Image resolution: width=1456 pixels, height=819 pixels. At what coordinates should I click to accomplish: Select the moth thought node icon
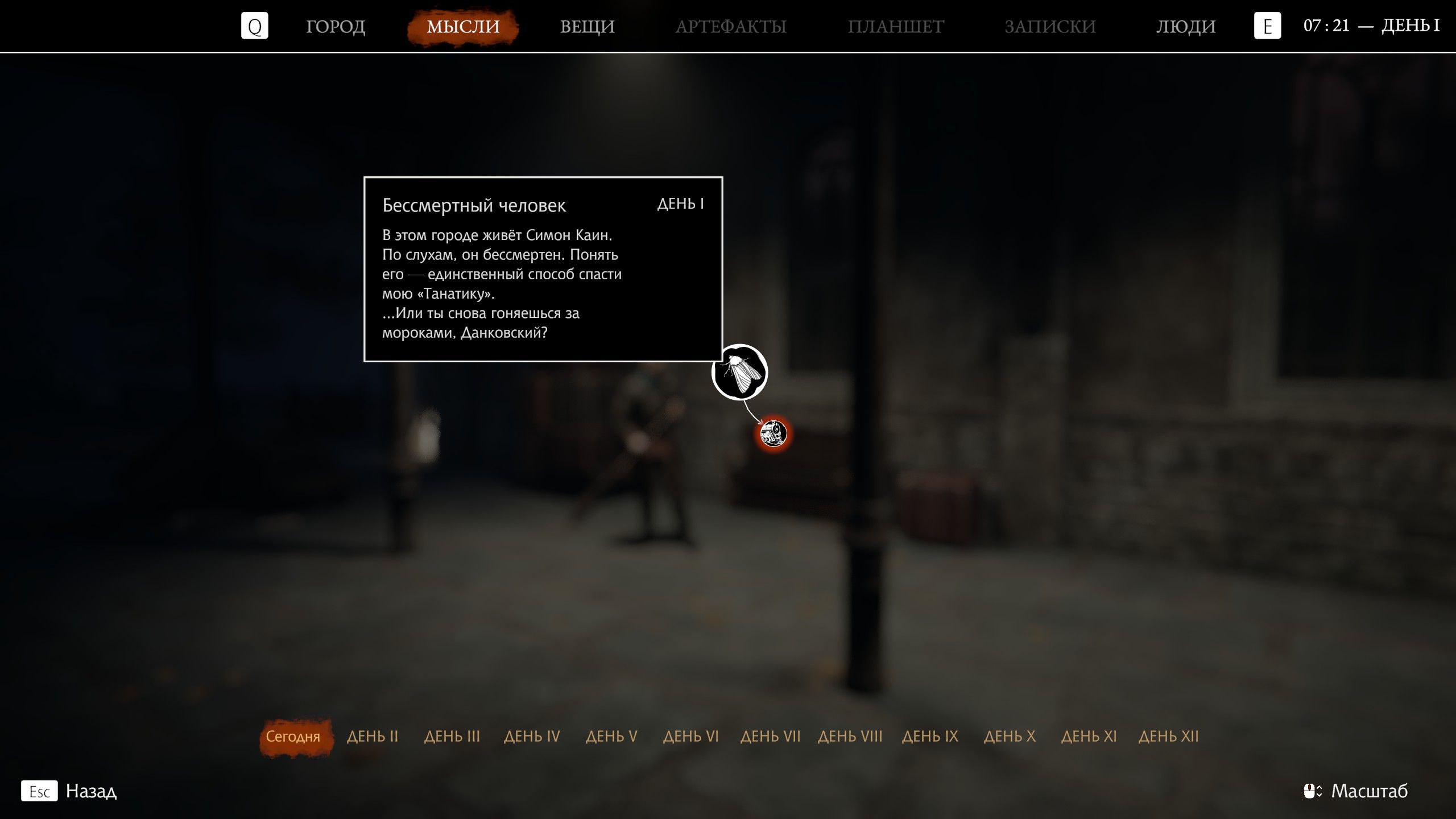pyautogui.click(x=739, y=373)
